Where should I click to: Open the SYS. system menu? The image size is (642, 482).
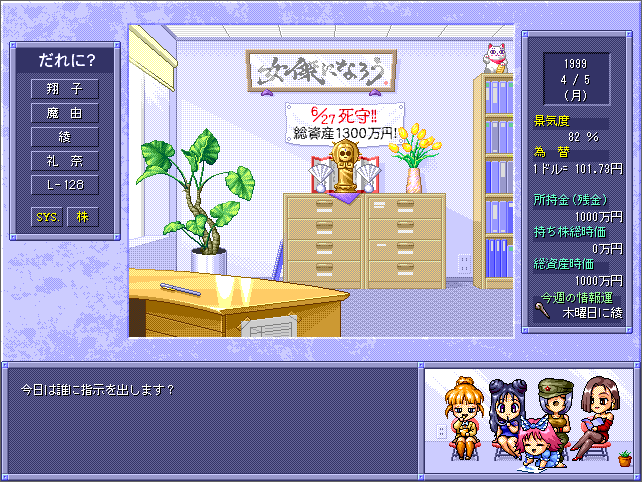47,216
